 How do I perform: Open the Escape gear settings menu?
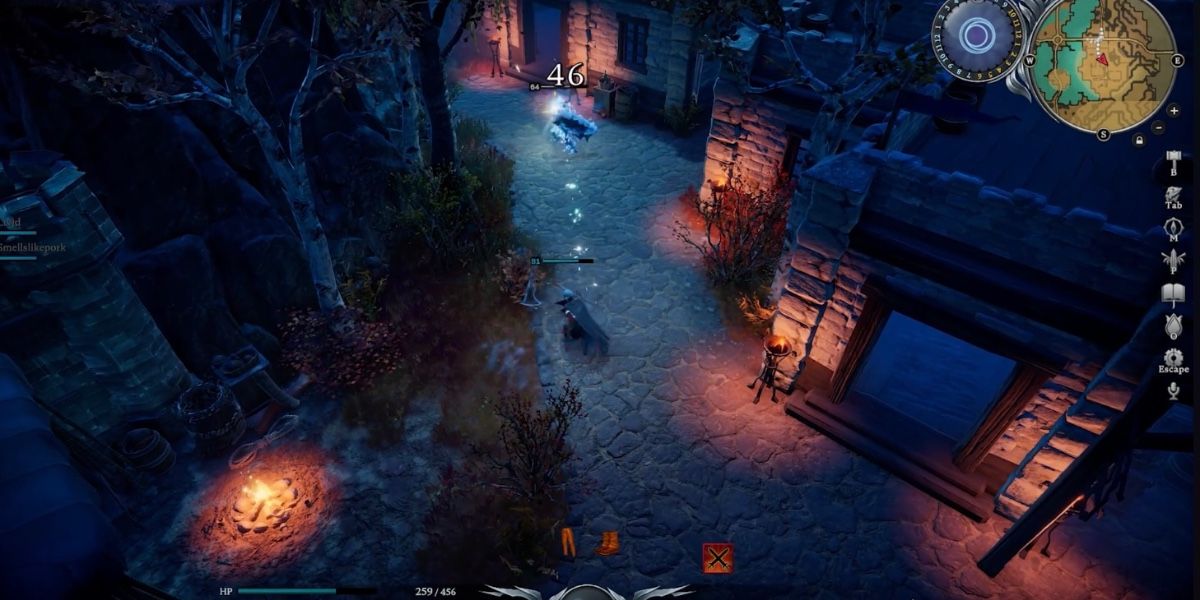1174,358
